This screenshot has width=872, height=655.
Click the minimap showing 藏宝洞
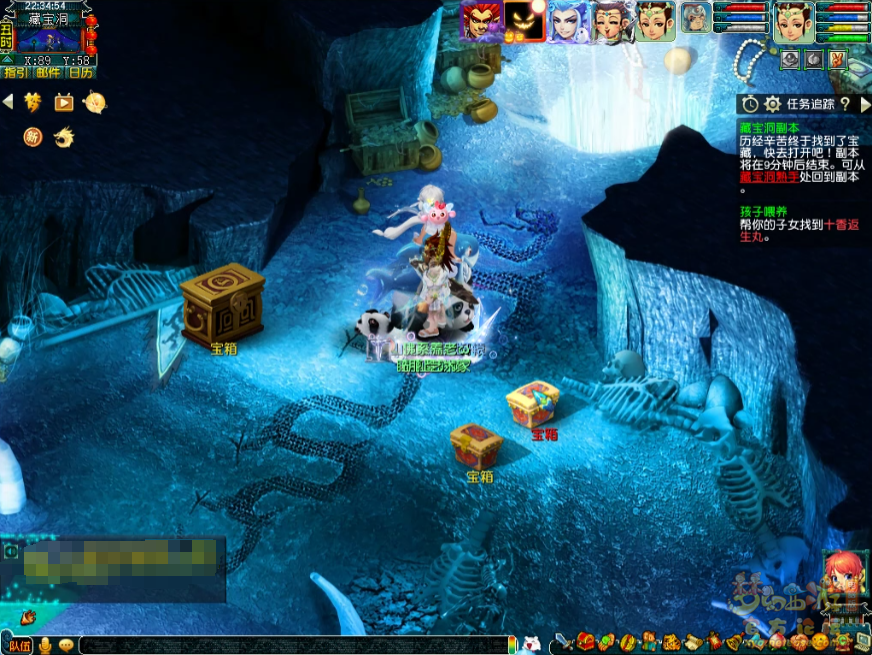pos(49,39)
